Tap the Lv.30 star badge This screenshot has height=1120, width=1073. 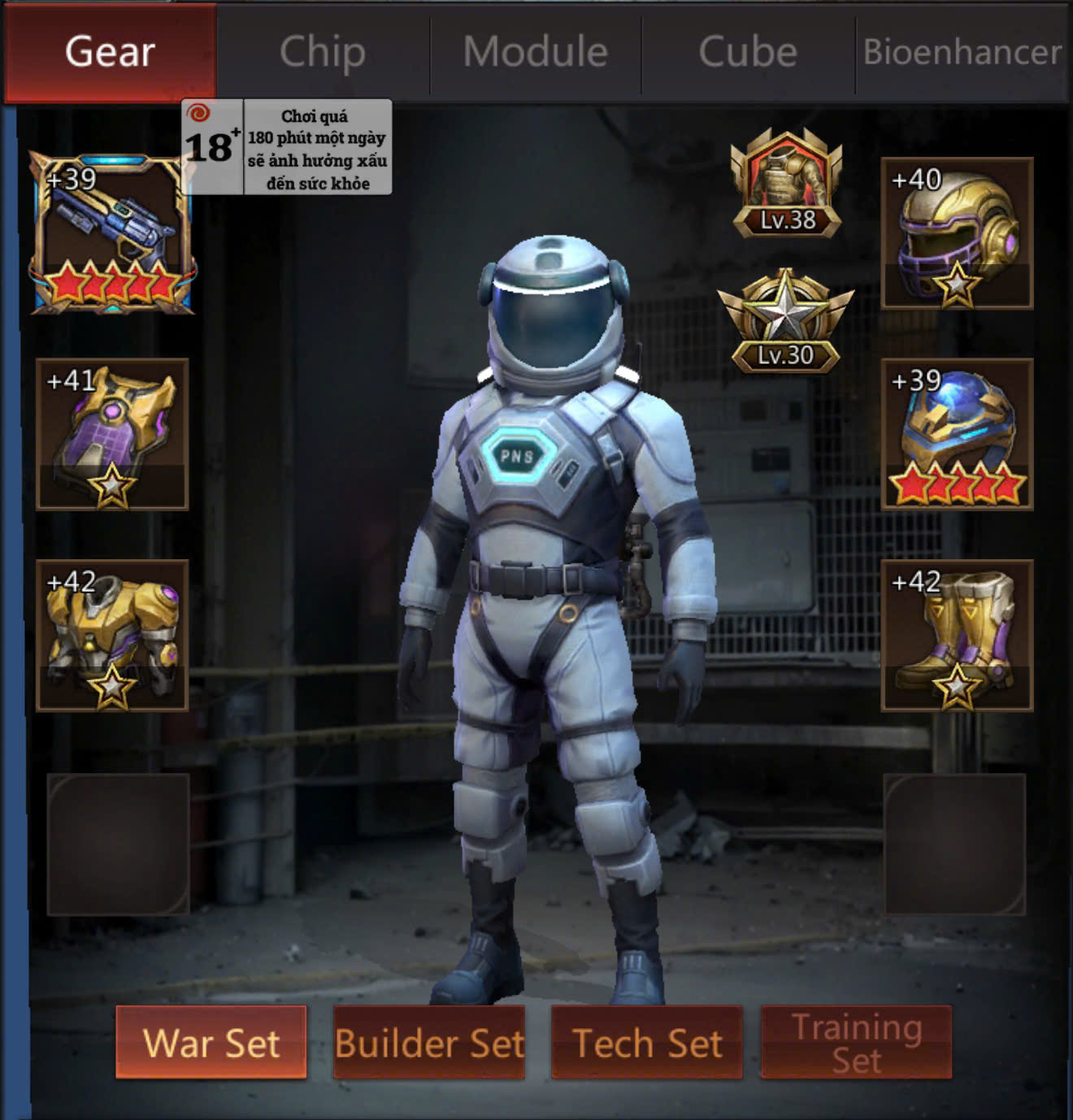(x=785, y=322)
